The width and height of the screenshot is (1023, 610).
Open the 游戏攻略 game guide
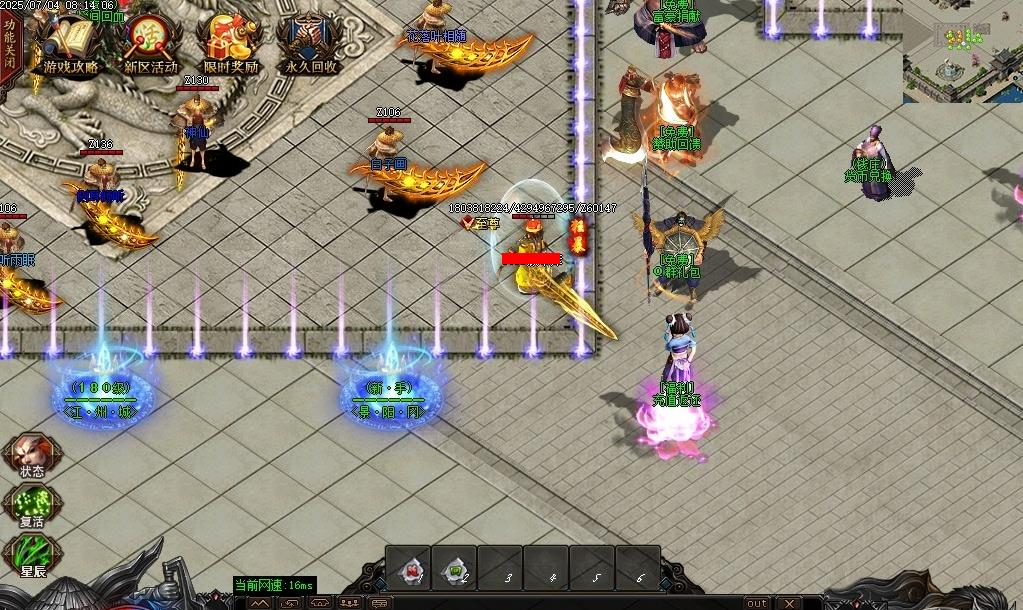[x=70, y=45]
